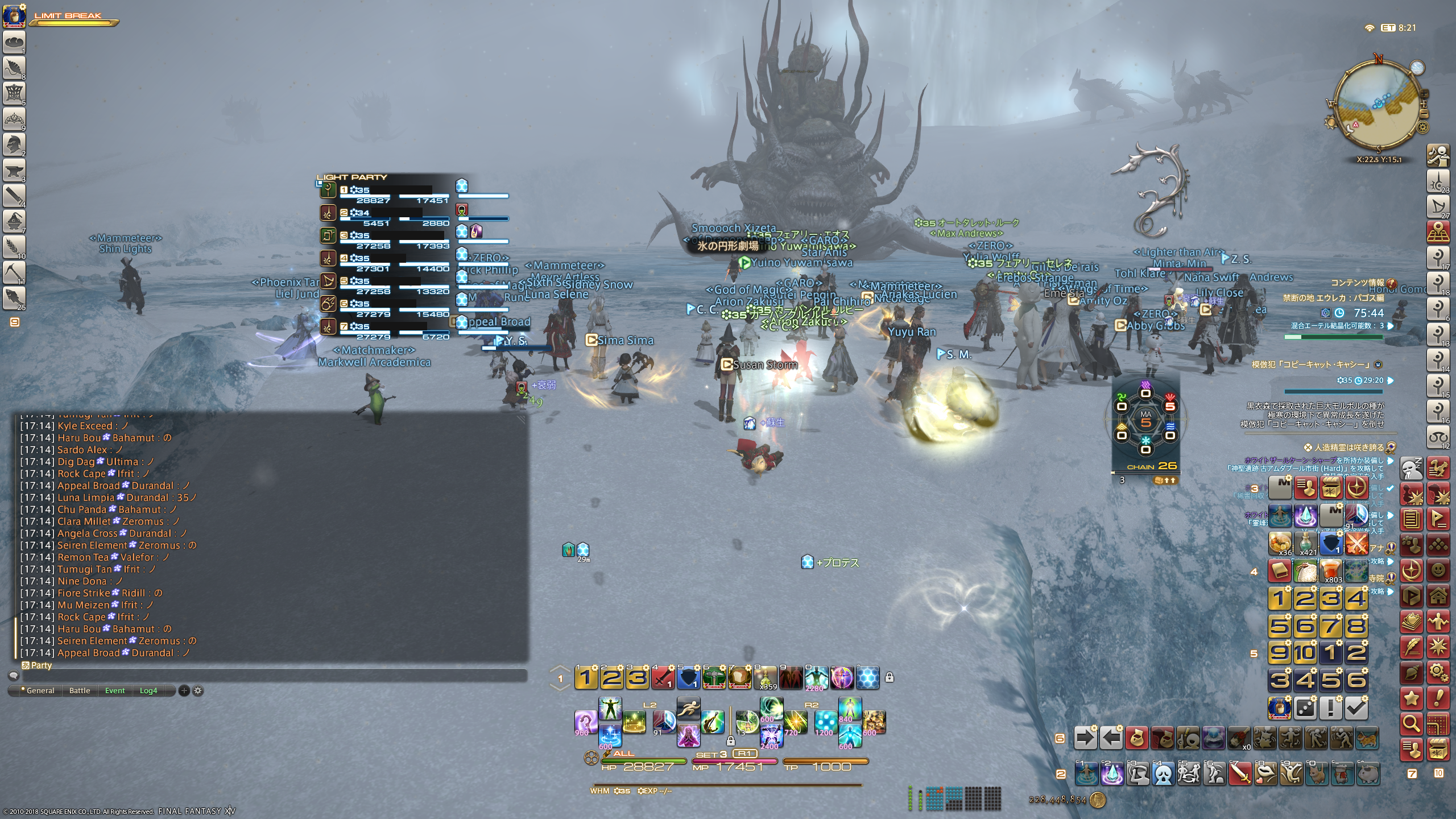Click the black right-arrow macro icon
1456x819 pixels.
[x=1085, y=738]
